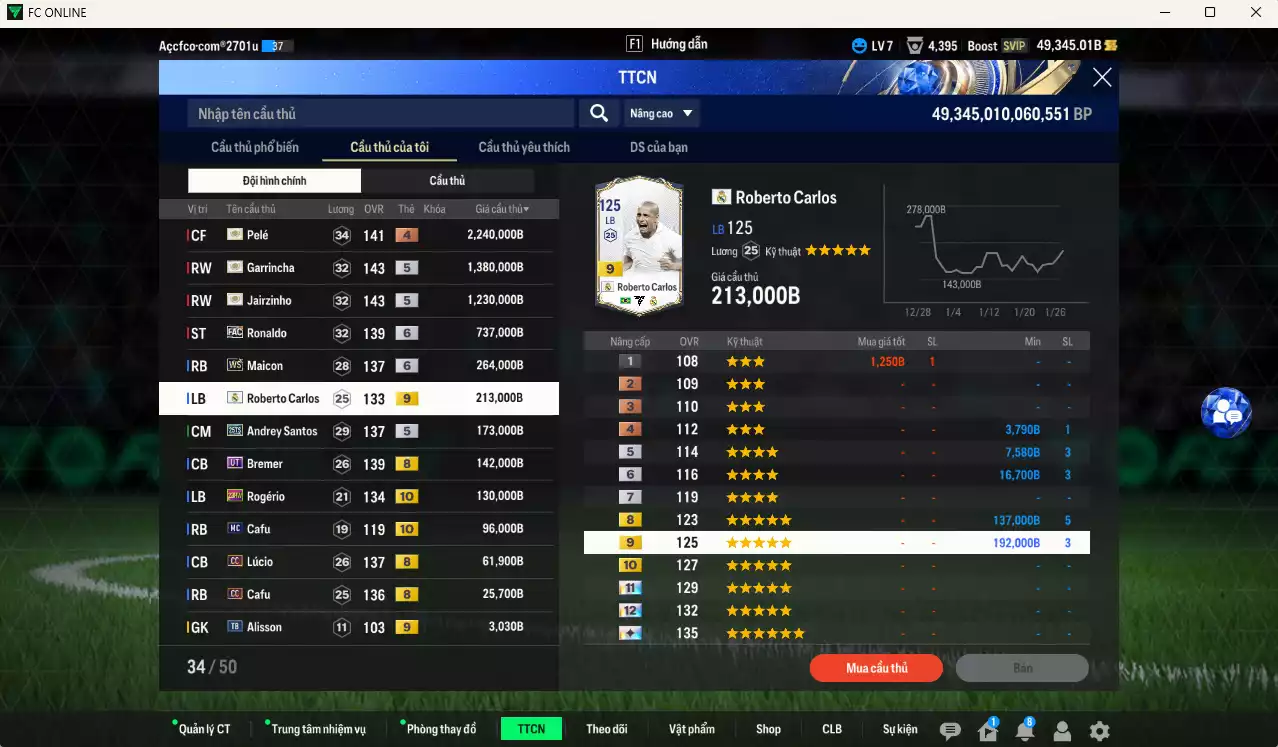
Task: Close the TTCN window
Action: [x=1101, y=78]
